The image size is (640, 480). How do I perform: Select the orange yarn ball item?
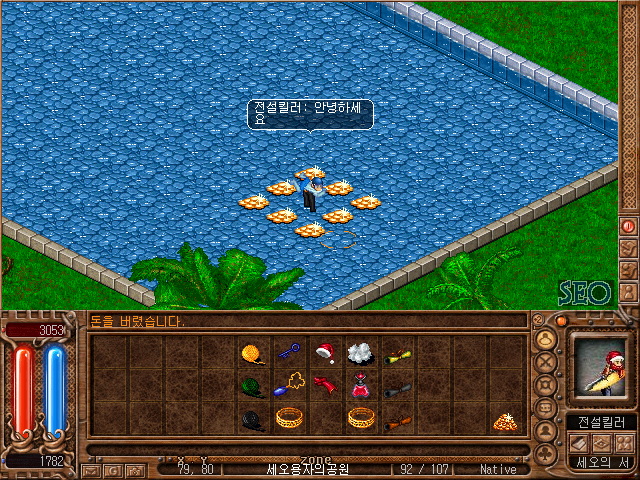click(252, 353)
